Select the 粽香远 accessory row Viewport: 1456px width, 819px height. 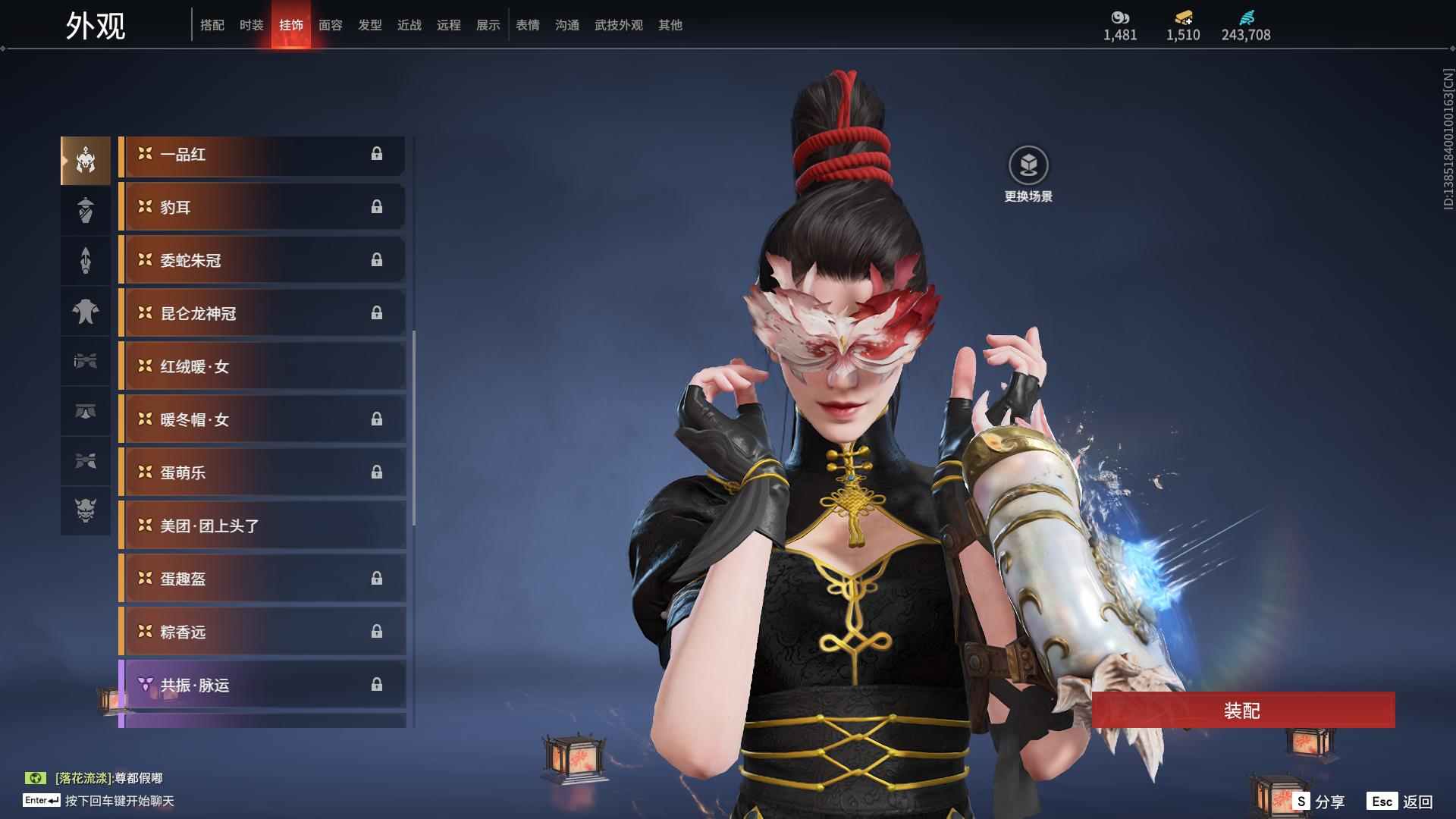262,632
